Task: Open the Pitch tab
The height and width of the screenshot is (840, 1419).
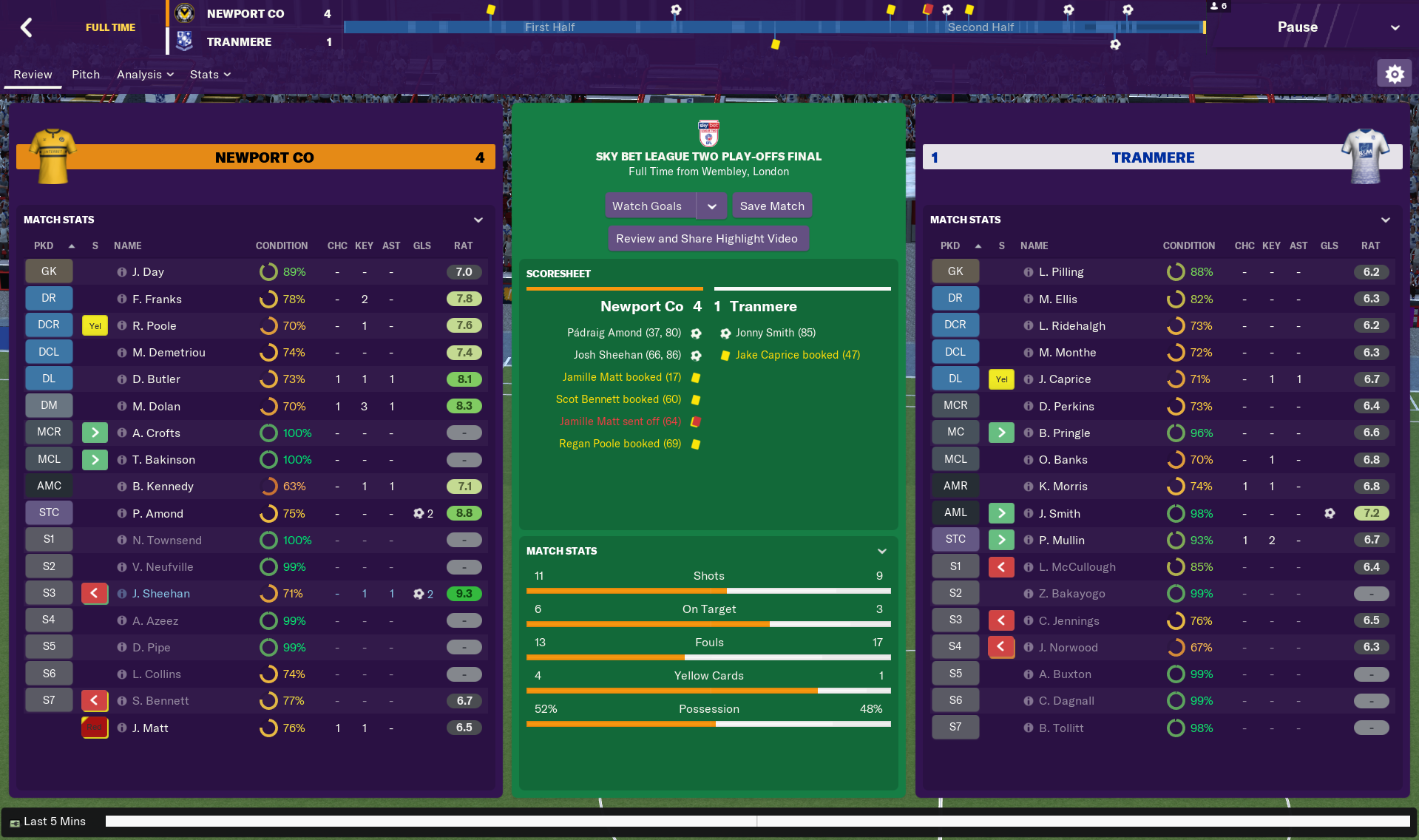Action: (86, 75)
